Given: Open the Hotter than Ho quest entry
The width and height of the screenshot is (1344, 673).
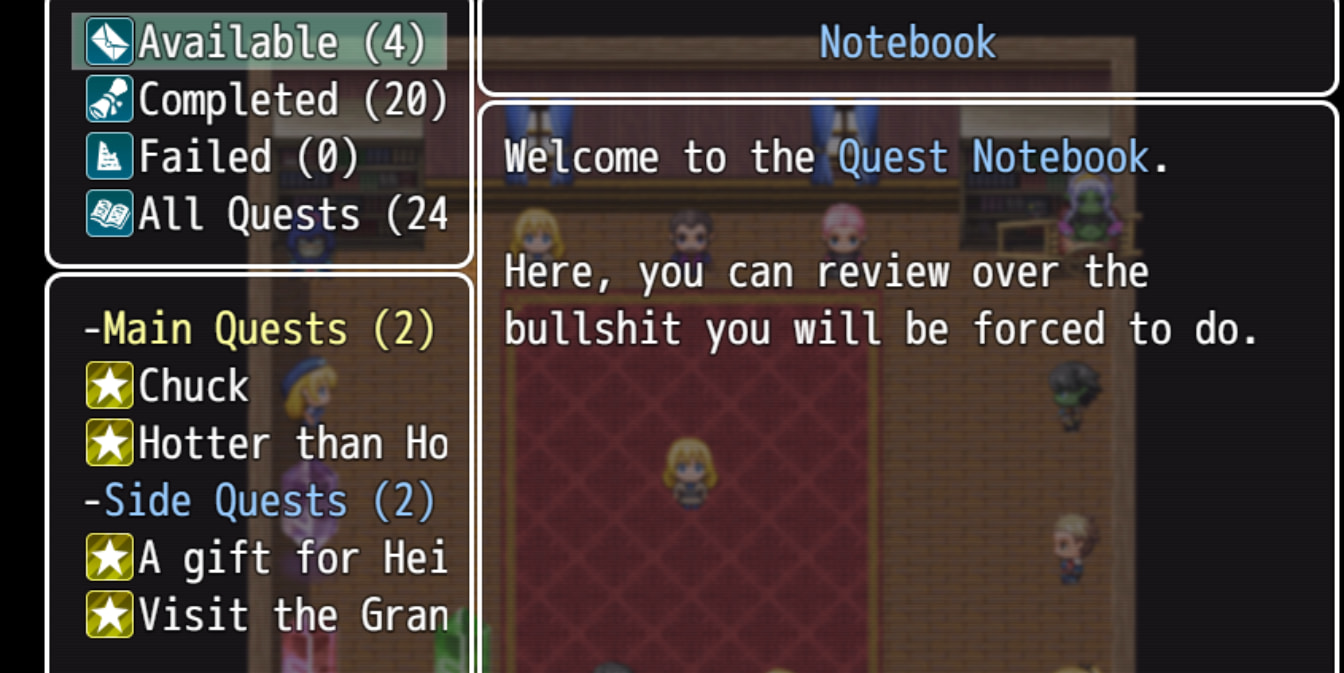Looking at the screenshot, I should 265,443.
